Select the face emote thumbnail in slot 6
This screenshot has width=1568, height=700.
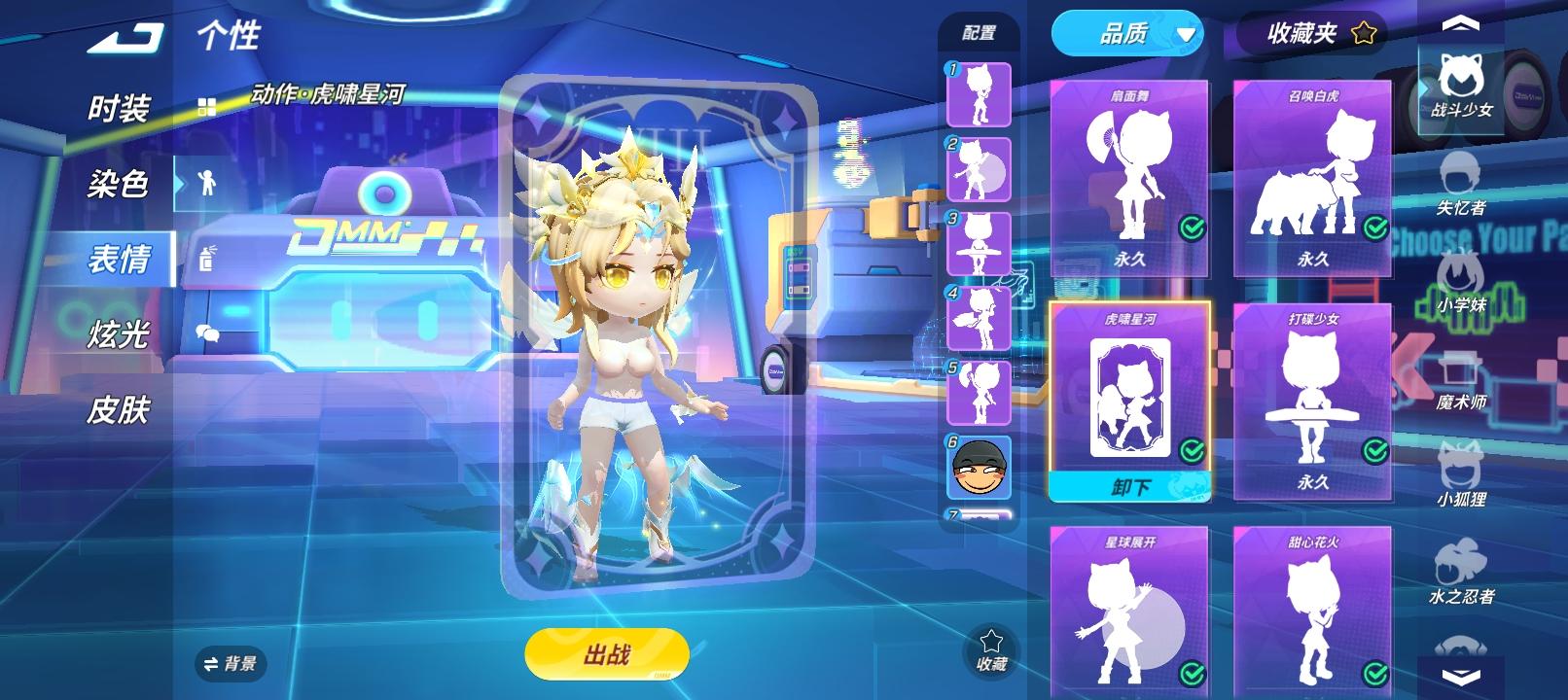pos(978,468)
